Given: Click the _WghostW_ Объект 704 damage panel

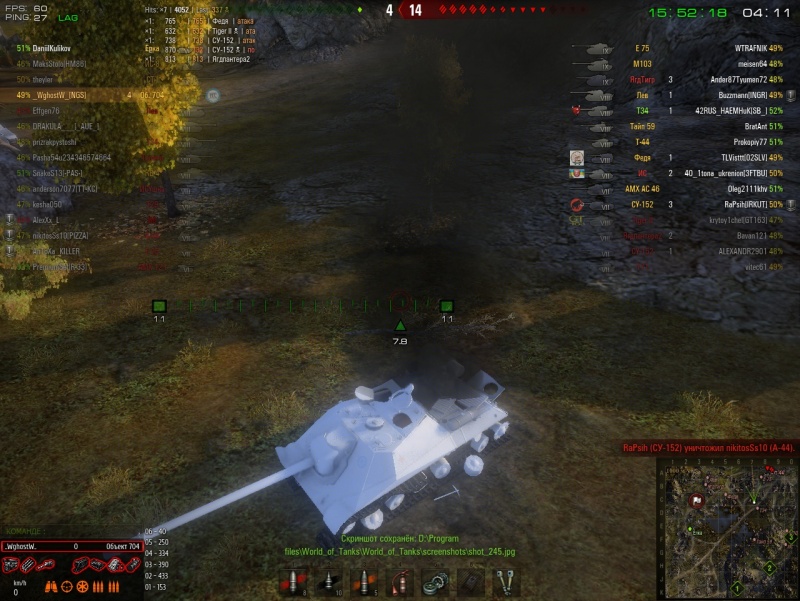Looking at the screenshot, I should pos(70,546).
